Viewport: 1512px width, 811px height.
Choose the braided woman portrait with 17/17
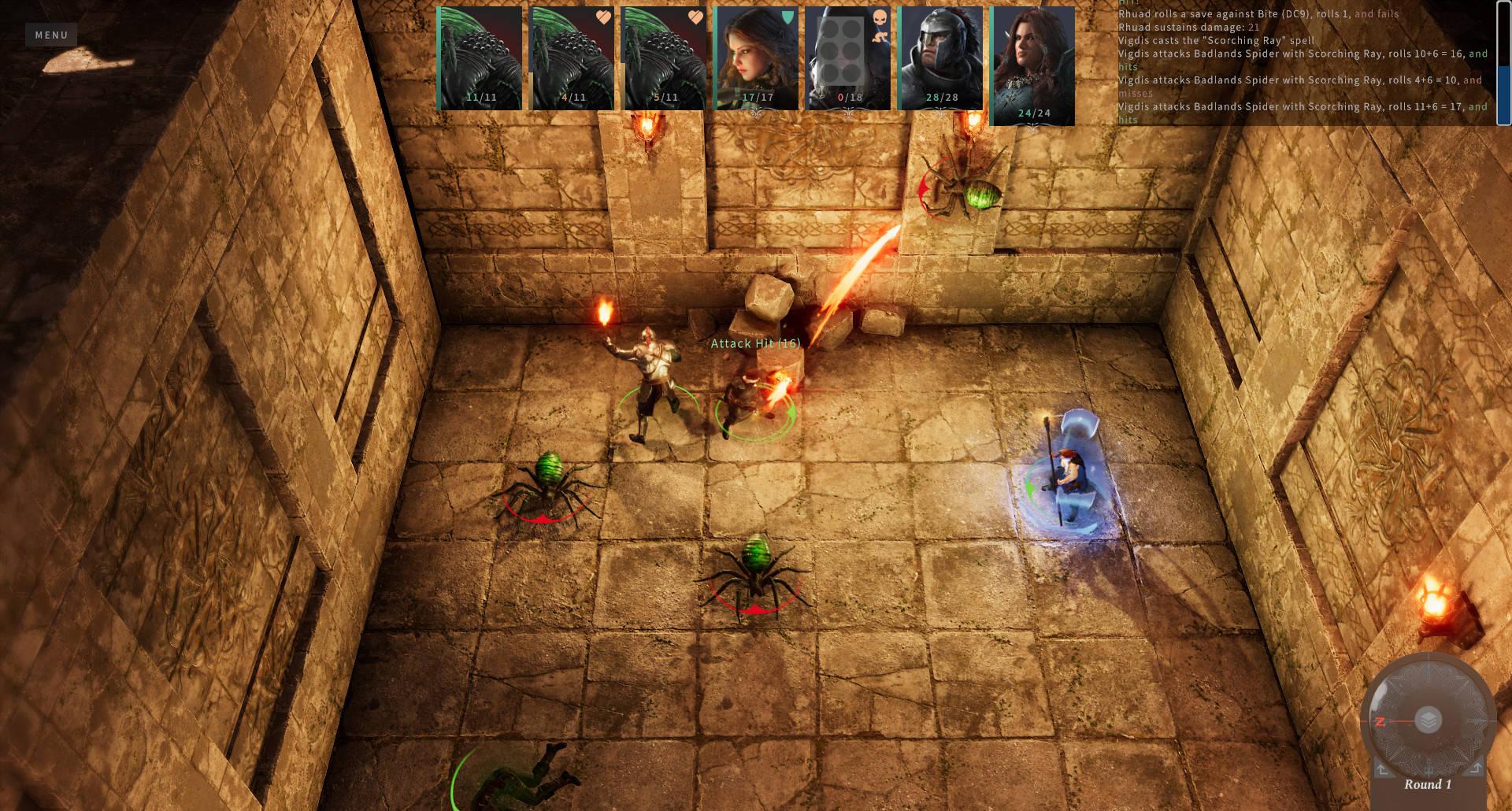(x=757, y=58)
